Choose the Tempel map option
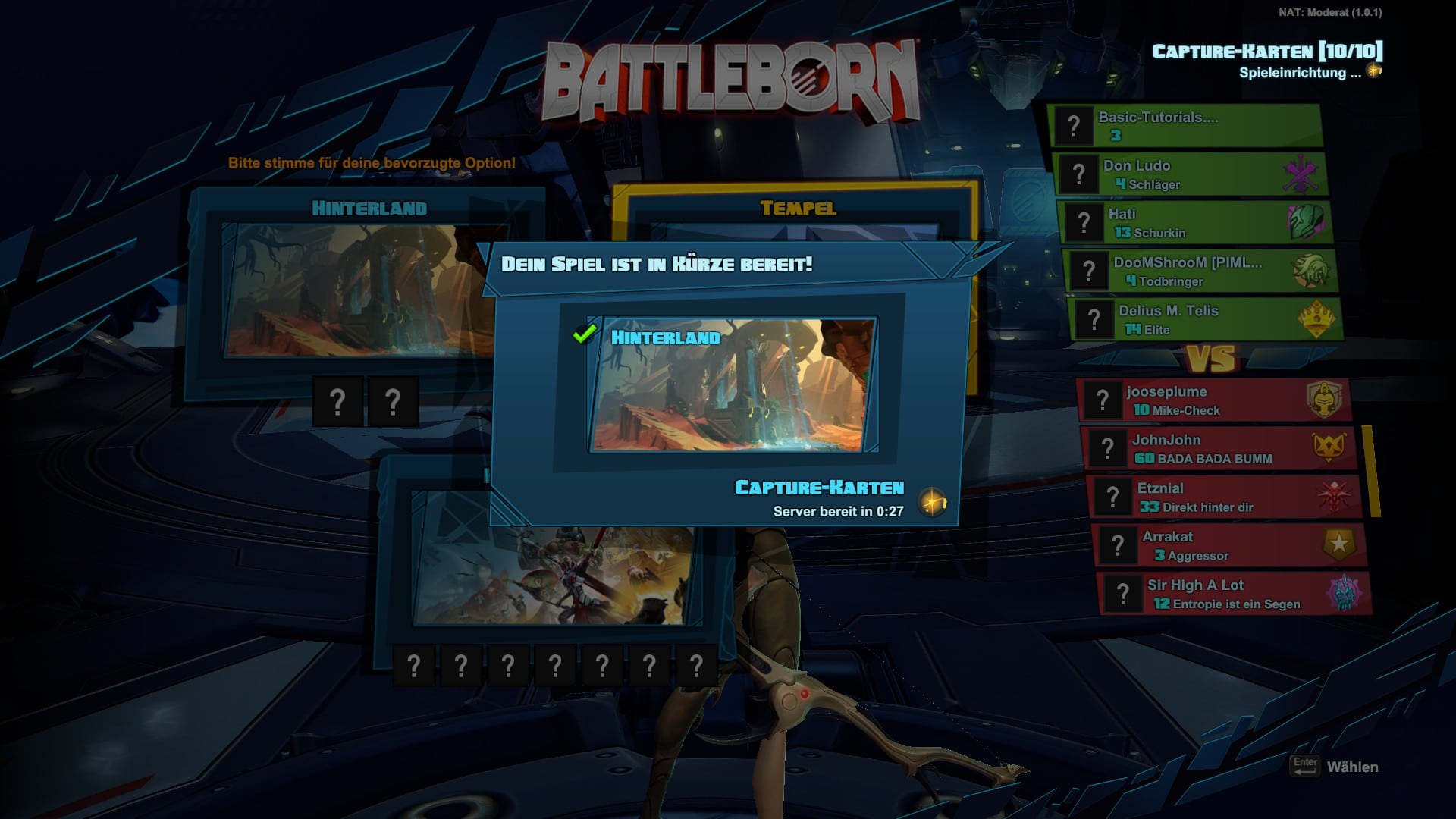1456x819 pixels. (x=798, y=209)
